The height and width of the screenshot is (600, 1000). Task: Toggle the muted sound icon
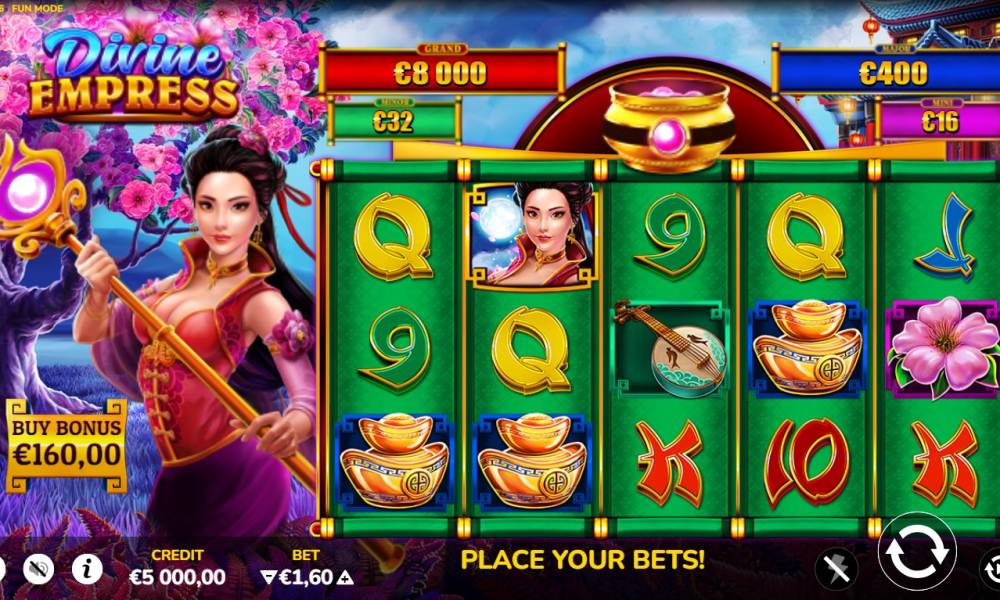click(x=39, y=568)
